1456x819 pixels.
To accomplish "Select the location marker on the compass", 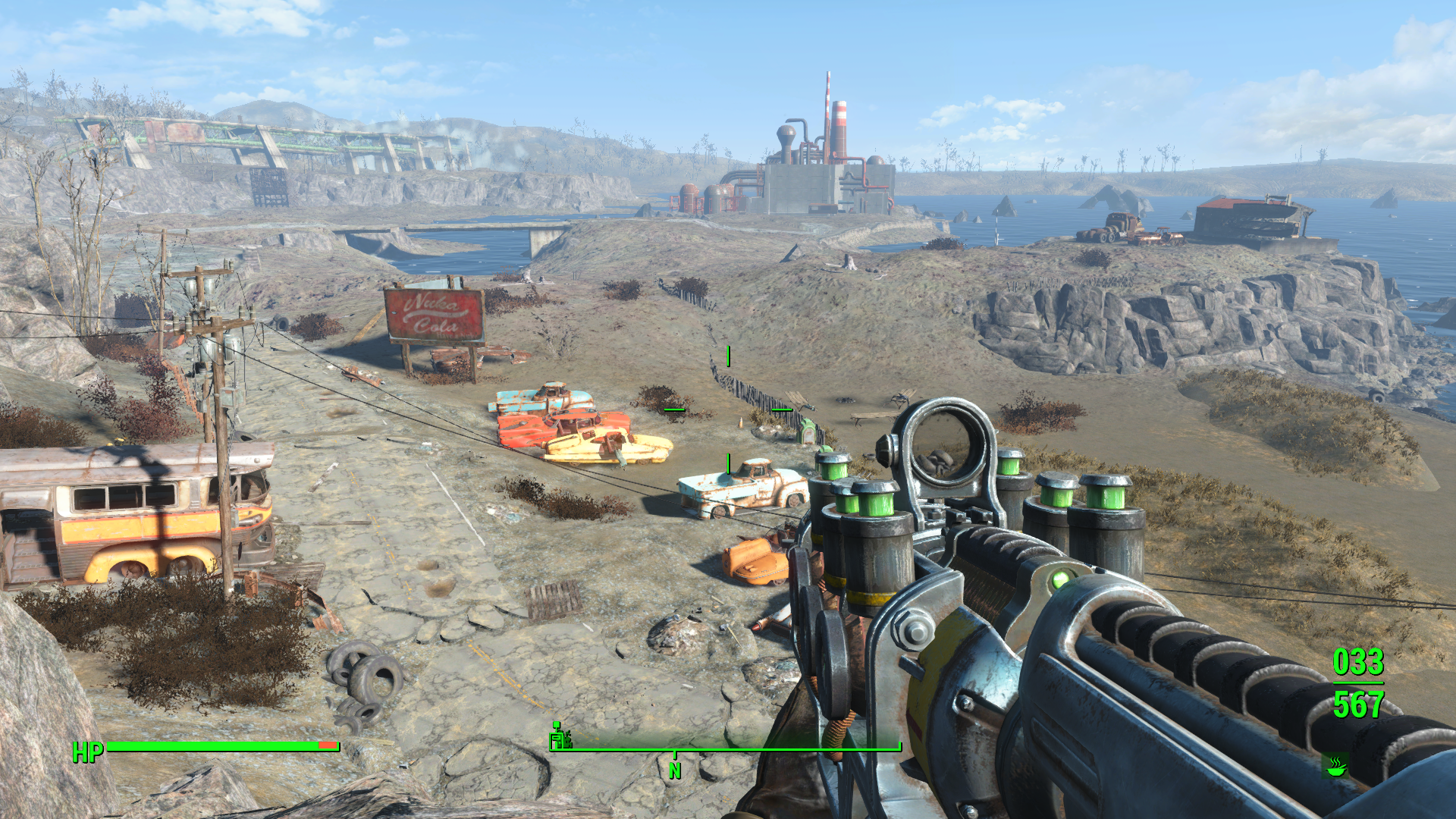I will coord(560,736).
